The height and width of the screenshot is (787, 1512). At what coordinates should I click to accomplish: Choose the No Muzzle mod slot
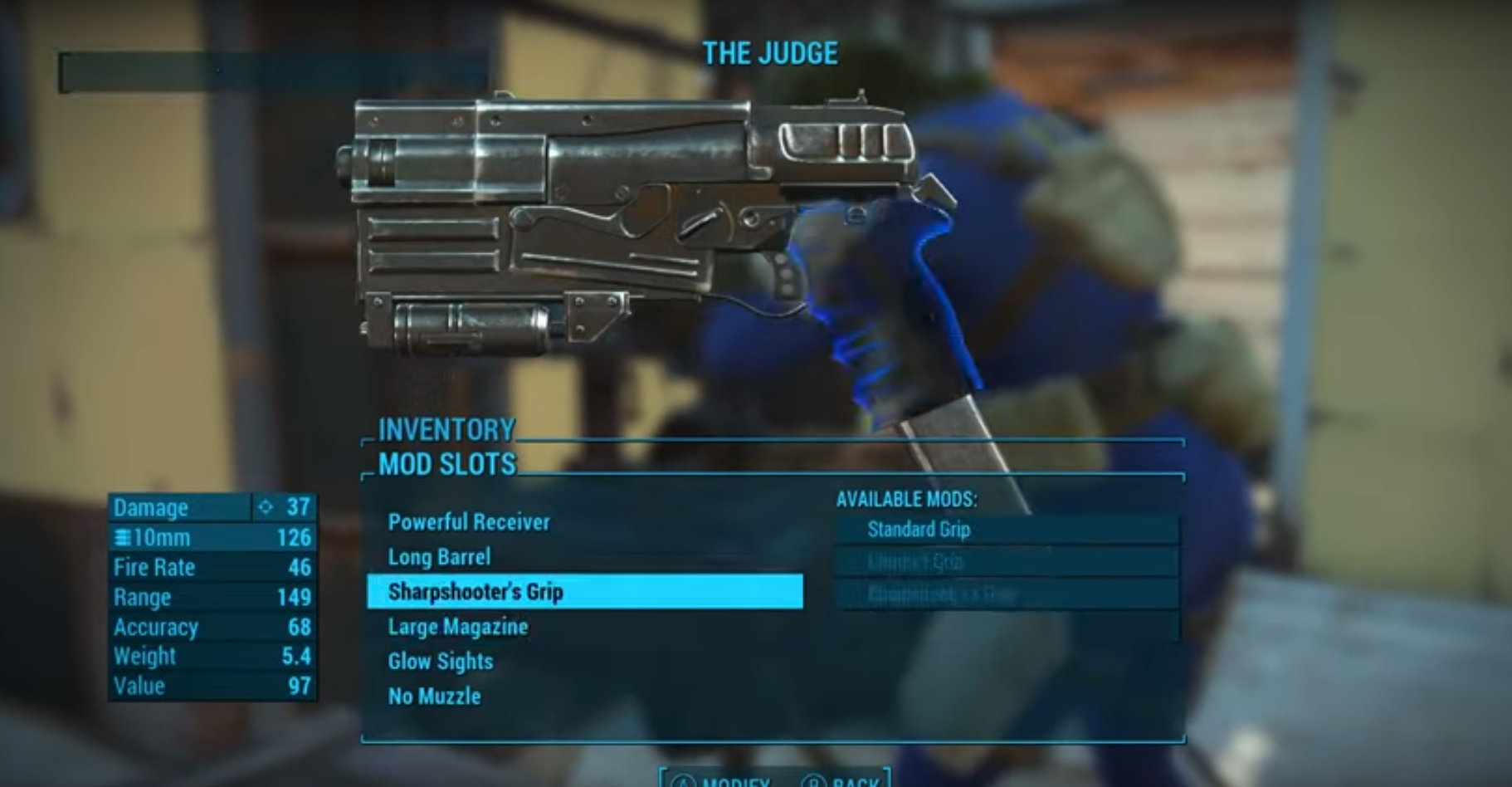click(x=434, y=697)
